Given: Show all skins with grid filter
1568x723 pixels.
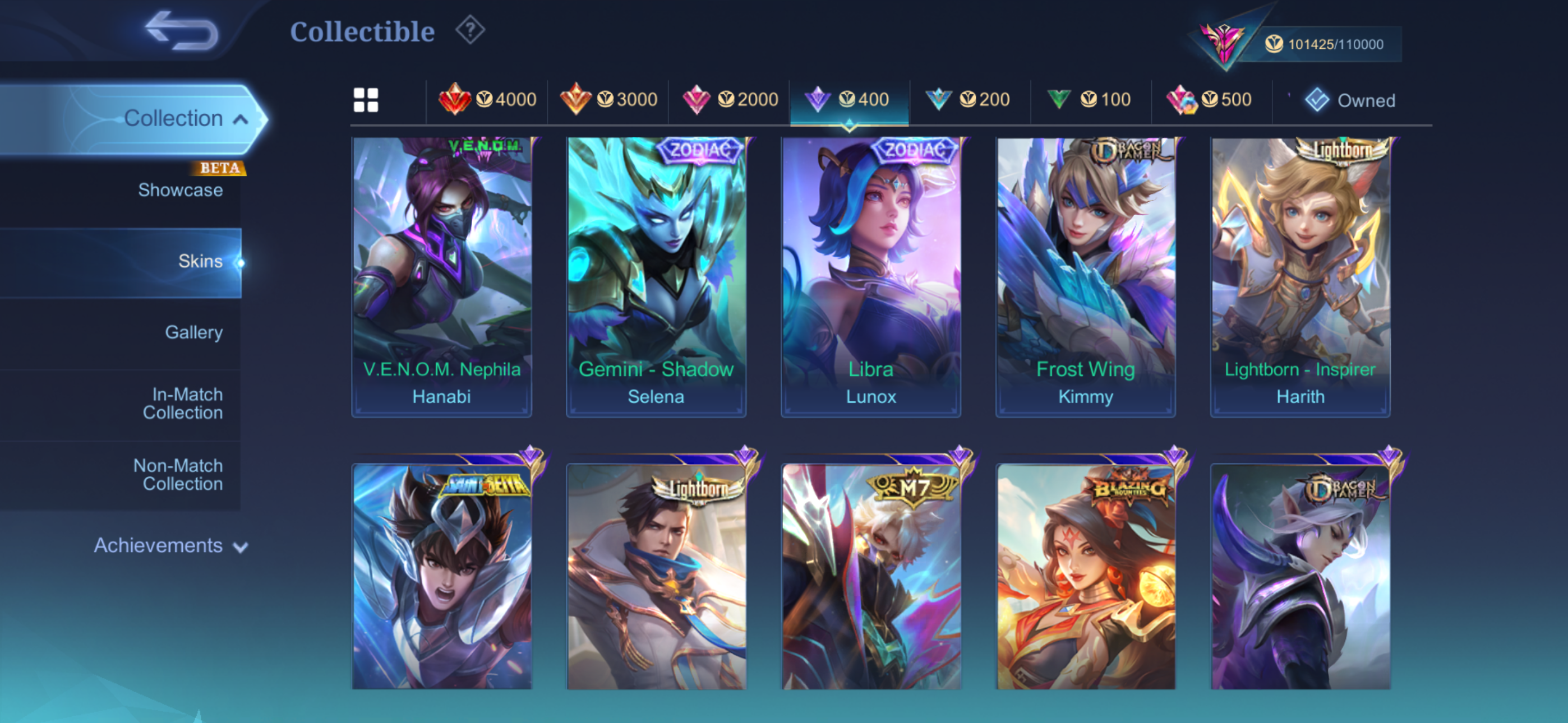Looking at the screenshot, I should pyautogui.click(x=366, y=100).
